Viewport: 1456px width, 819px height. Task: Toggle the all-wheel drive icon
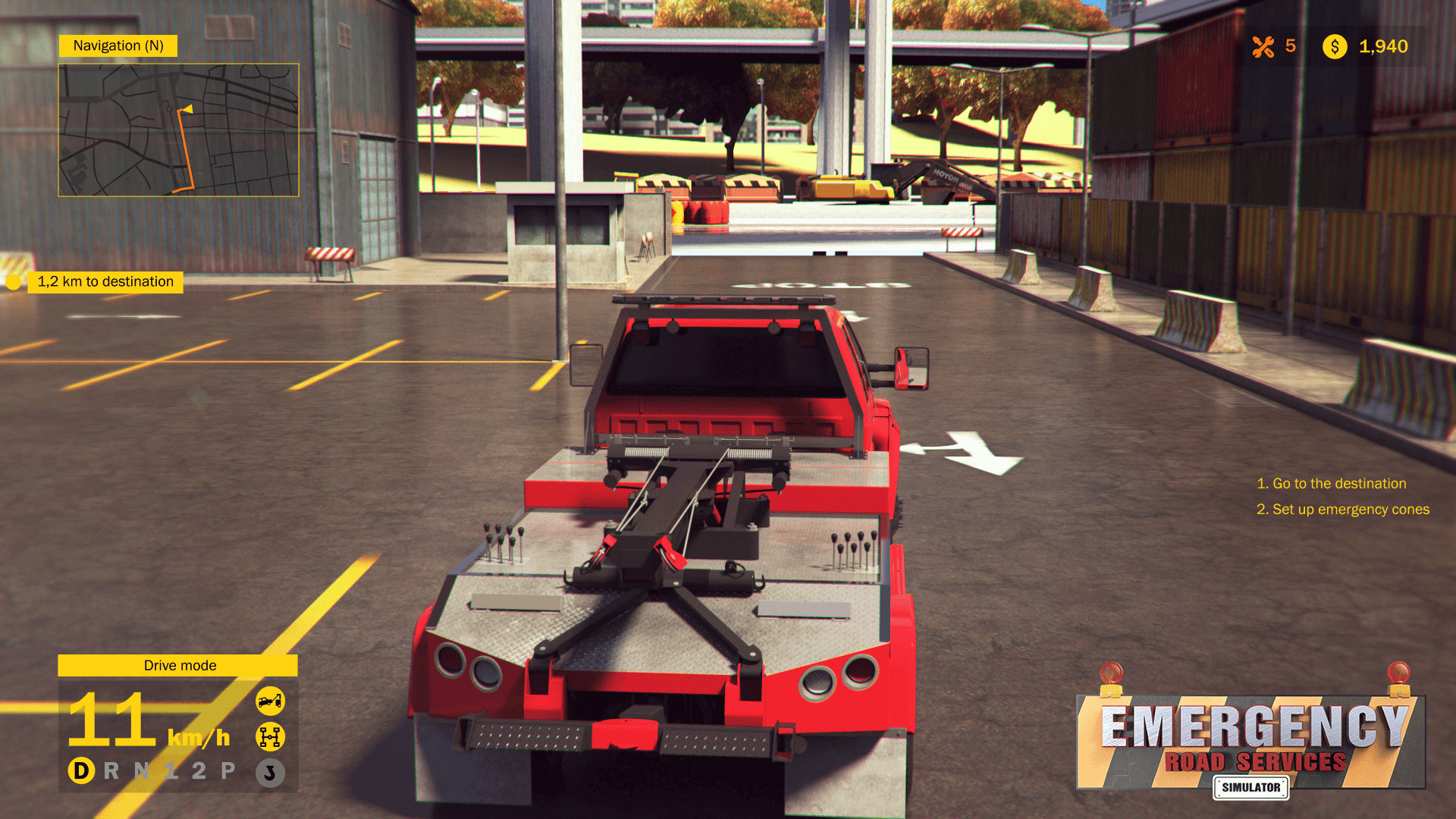[271, 736]
